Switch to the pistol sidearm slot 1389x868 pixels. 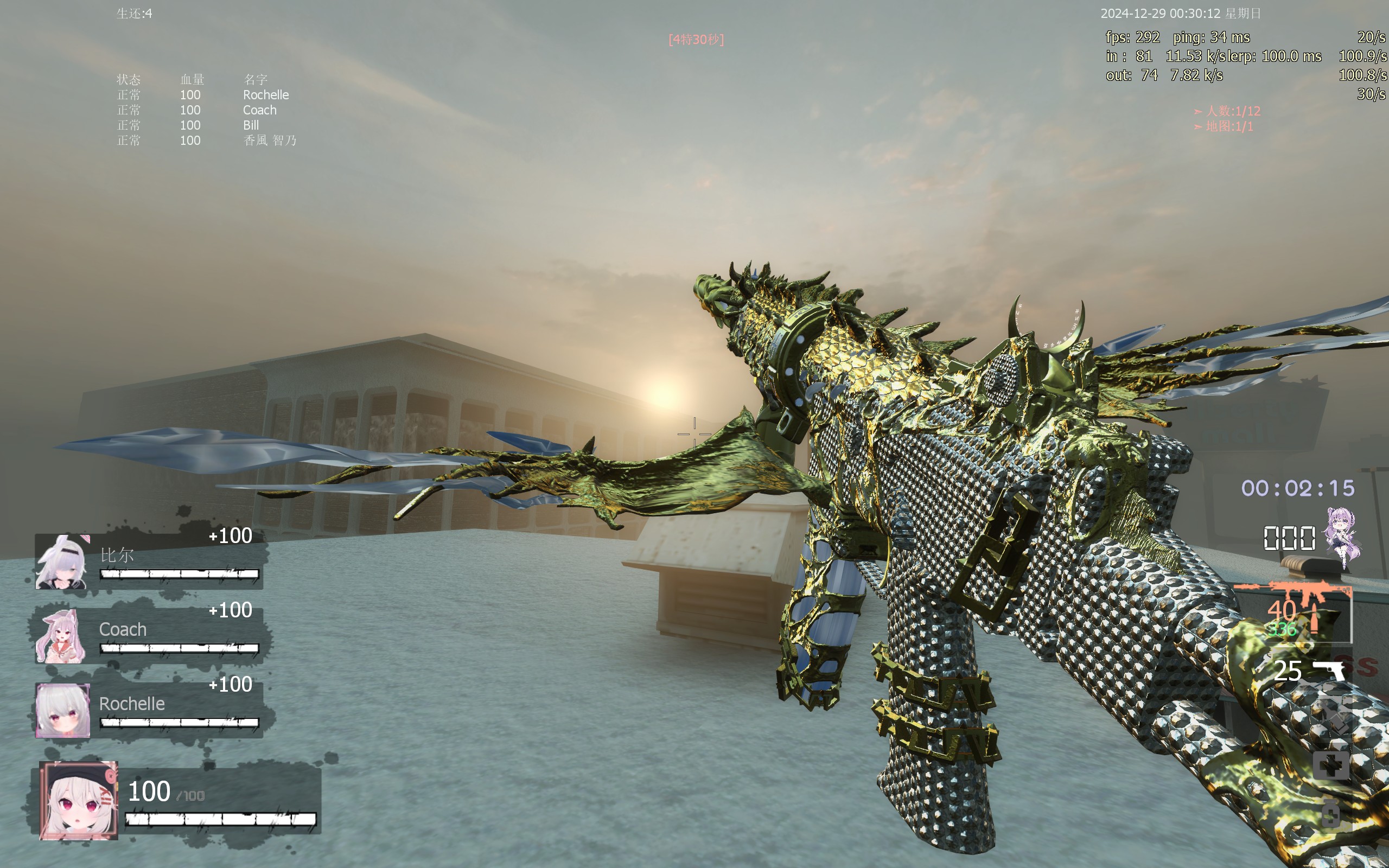point(1328,670)
